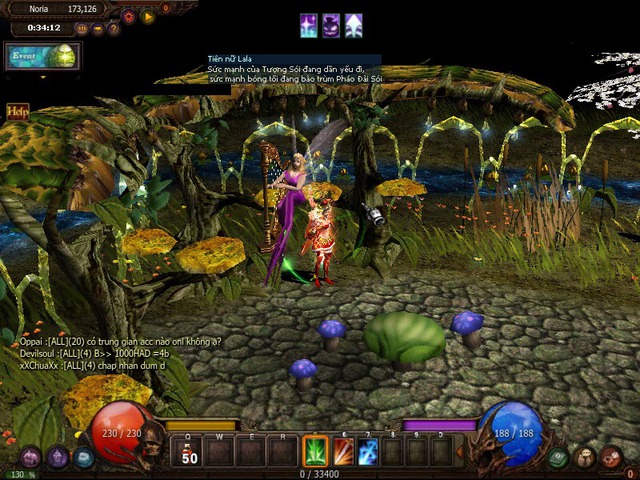Open the gear settings icon near the top
Image resolution: width=640 pixels, height=480 pixels.
[129, 17]
